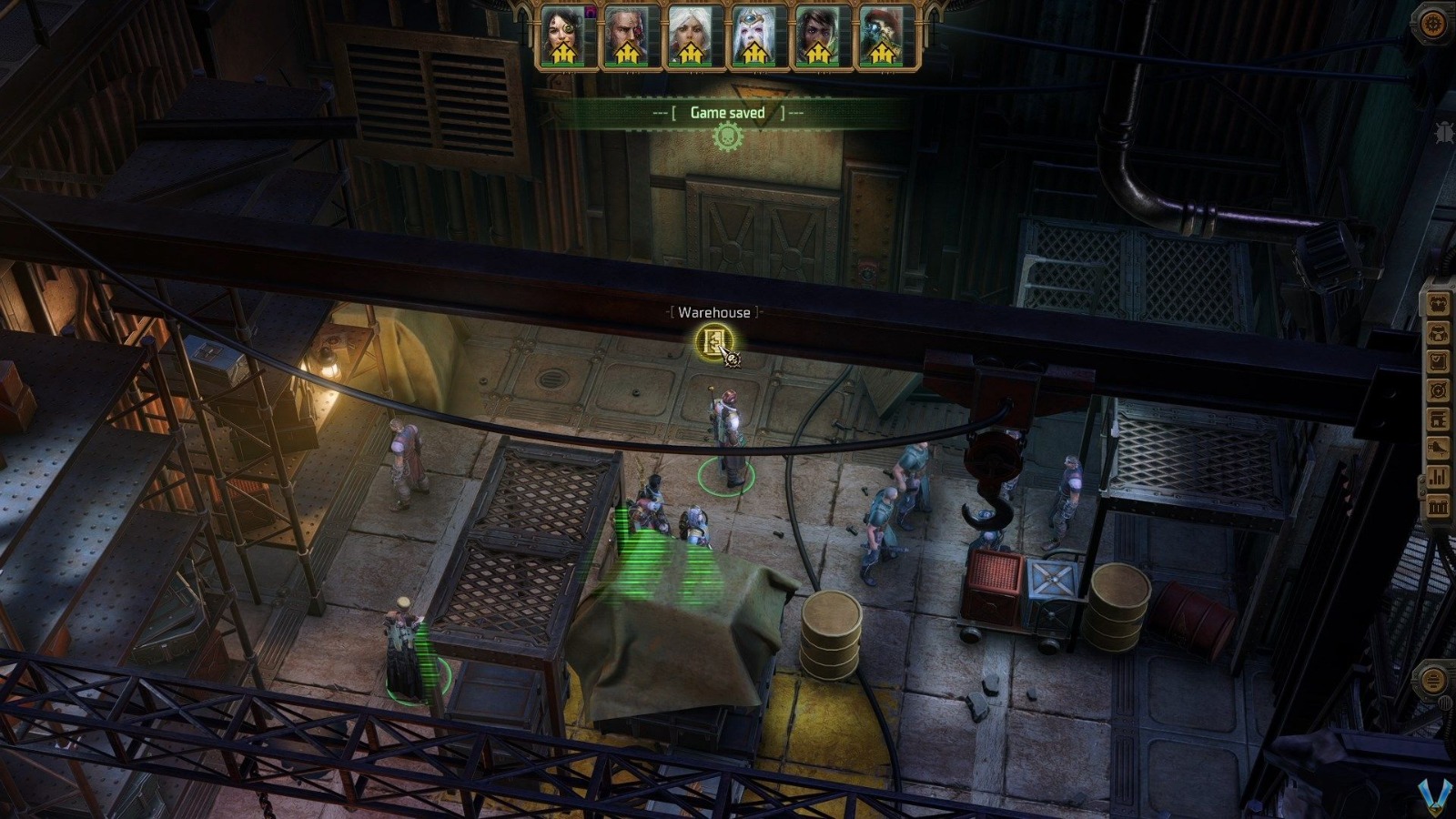The width and height of the screenshot is (1456, 819).
Task: Click the intercom speaker icon near bottom-right
Action: point(1436,678)
